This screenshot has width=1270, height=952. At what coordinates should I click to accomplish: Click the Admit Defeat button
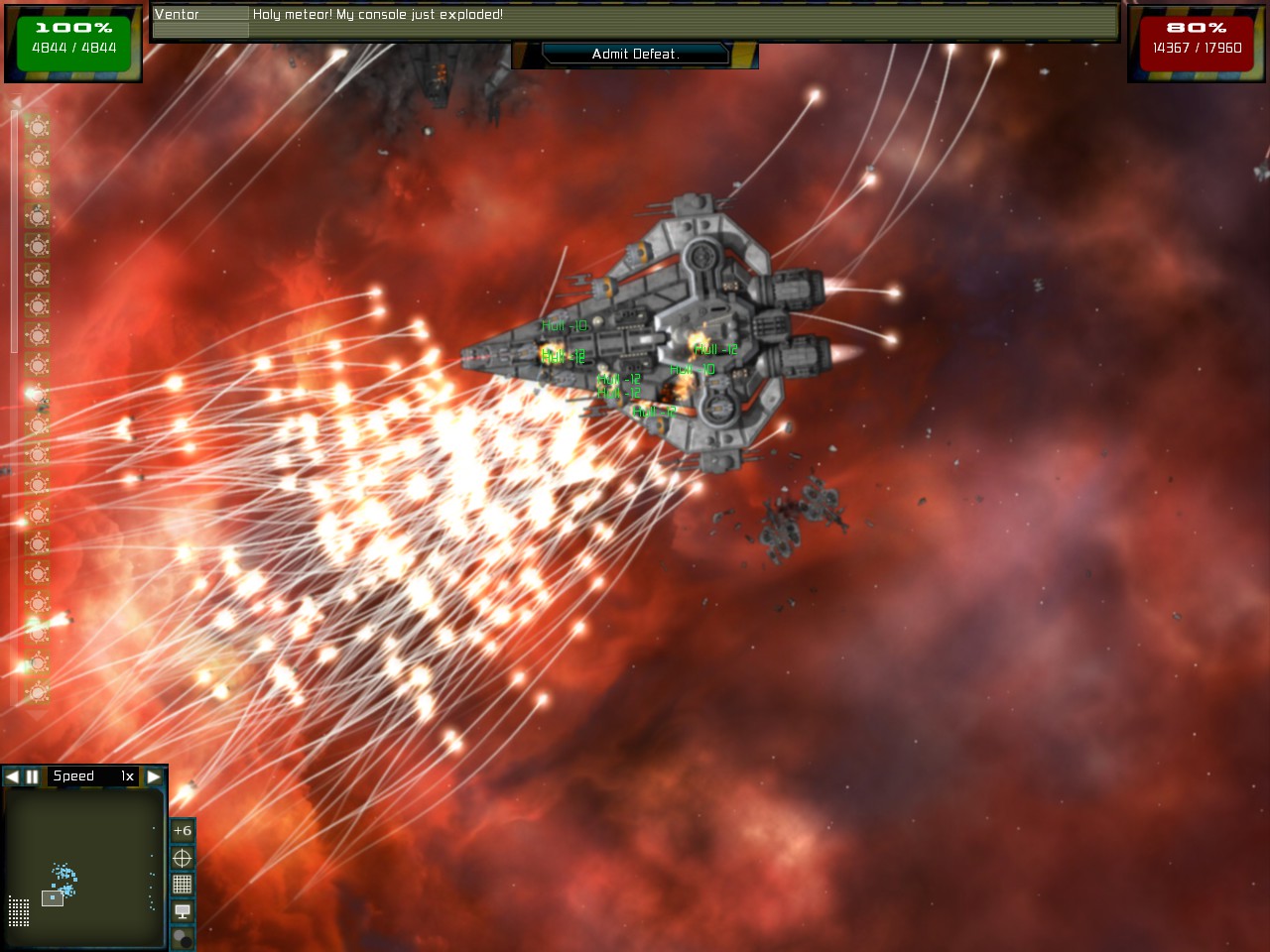[x=635, y=55]
